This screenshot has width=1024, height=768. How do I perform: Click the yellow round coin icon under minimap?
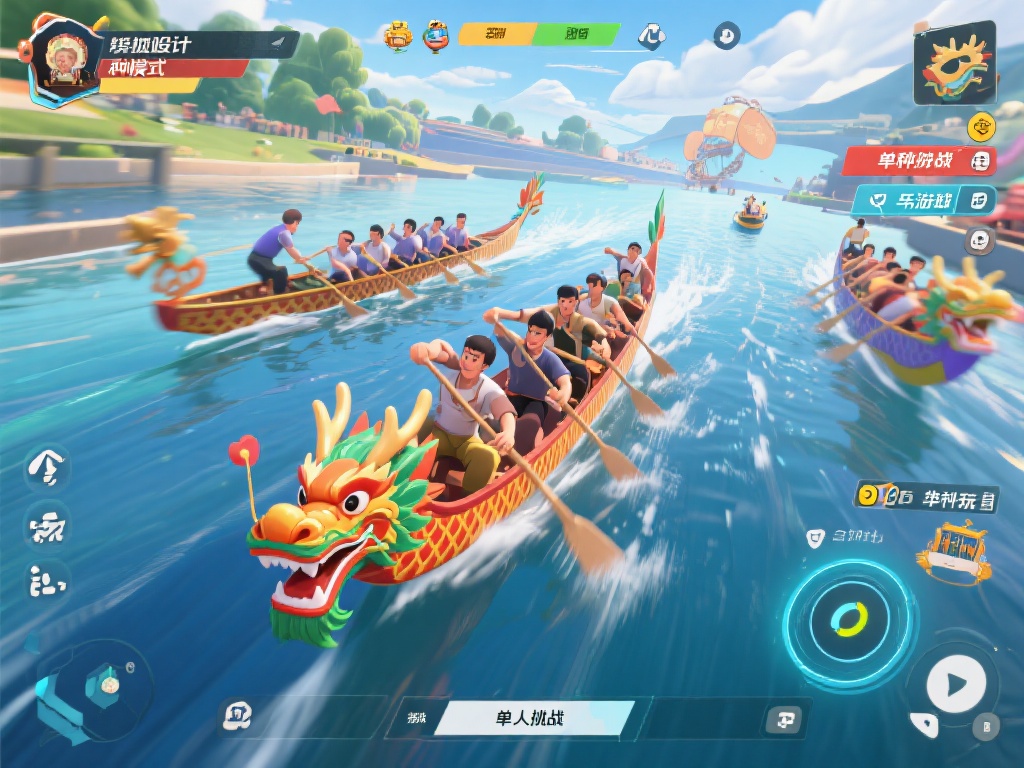coord(981,127)
